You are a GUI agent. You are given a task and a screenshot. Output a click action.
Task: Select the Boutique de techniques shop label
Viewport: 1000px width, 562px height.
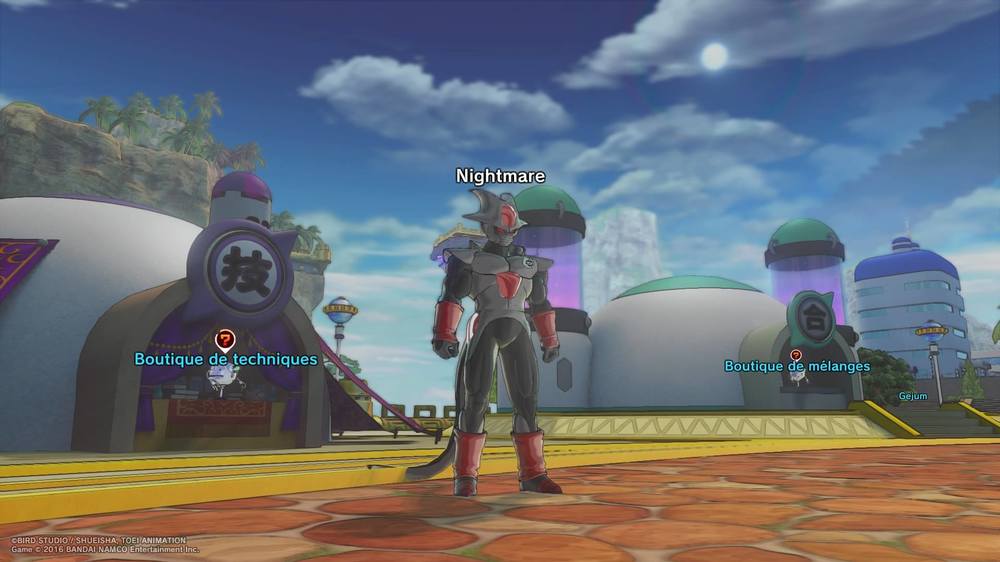tap(226, 359)
